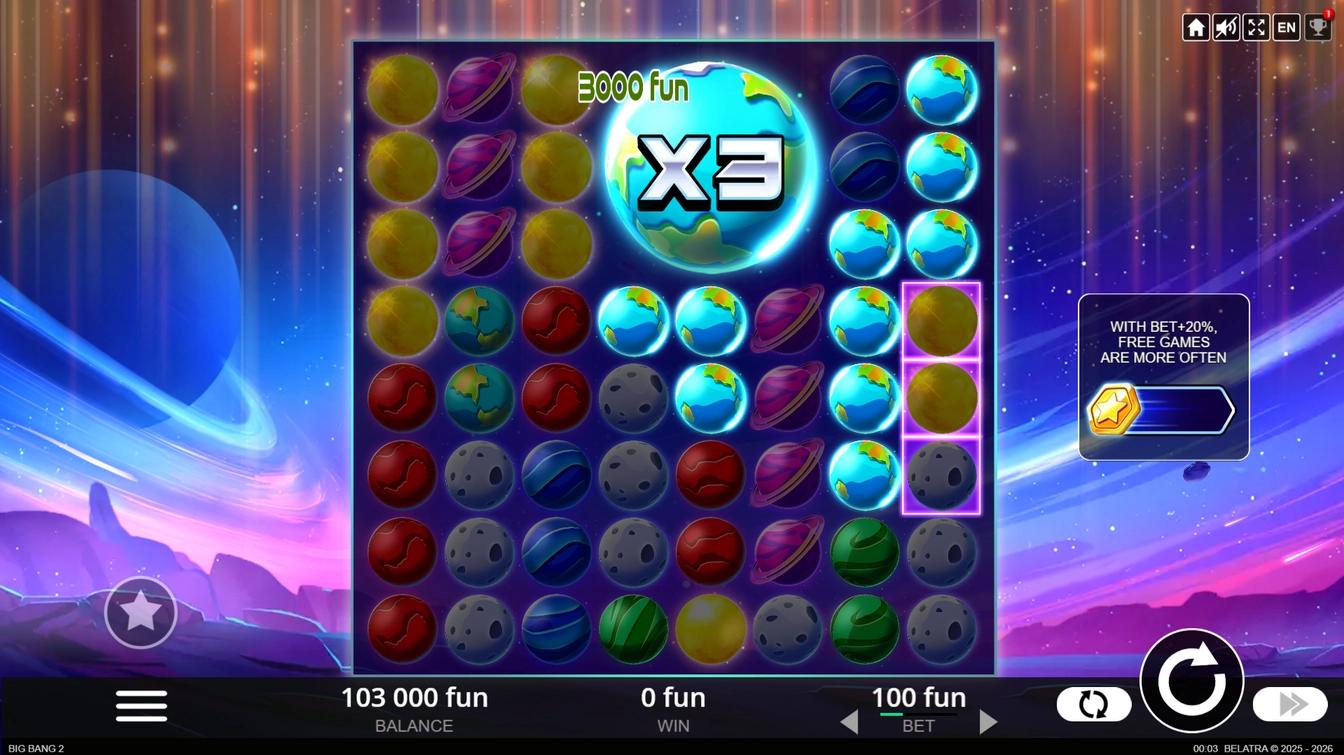Viewport: 1344px width, 755px height.
Task: Decrease bet with the left arrow
Action: tap(849, 721)
